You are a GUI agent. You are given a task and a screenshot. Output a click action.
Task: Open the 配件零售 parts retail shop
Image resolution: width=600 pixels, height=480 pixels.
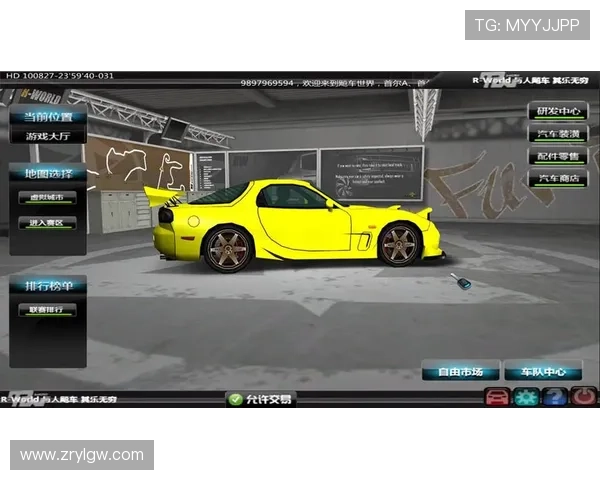(x=557, y=157)
